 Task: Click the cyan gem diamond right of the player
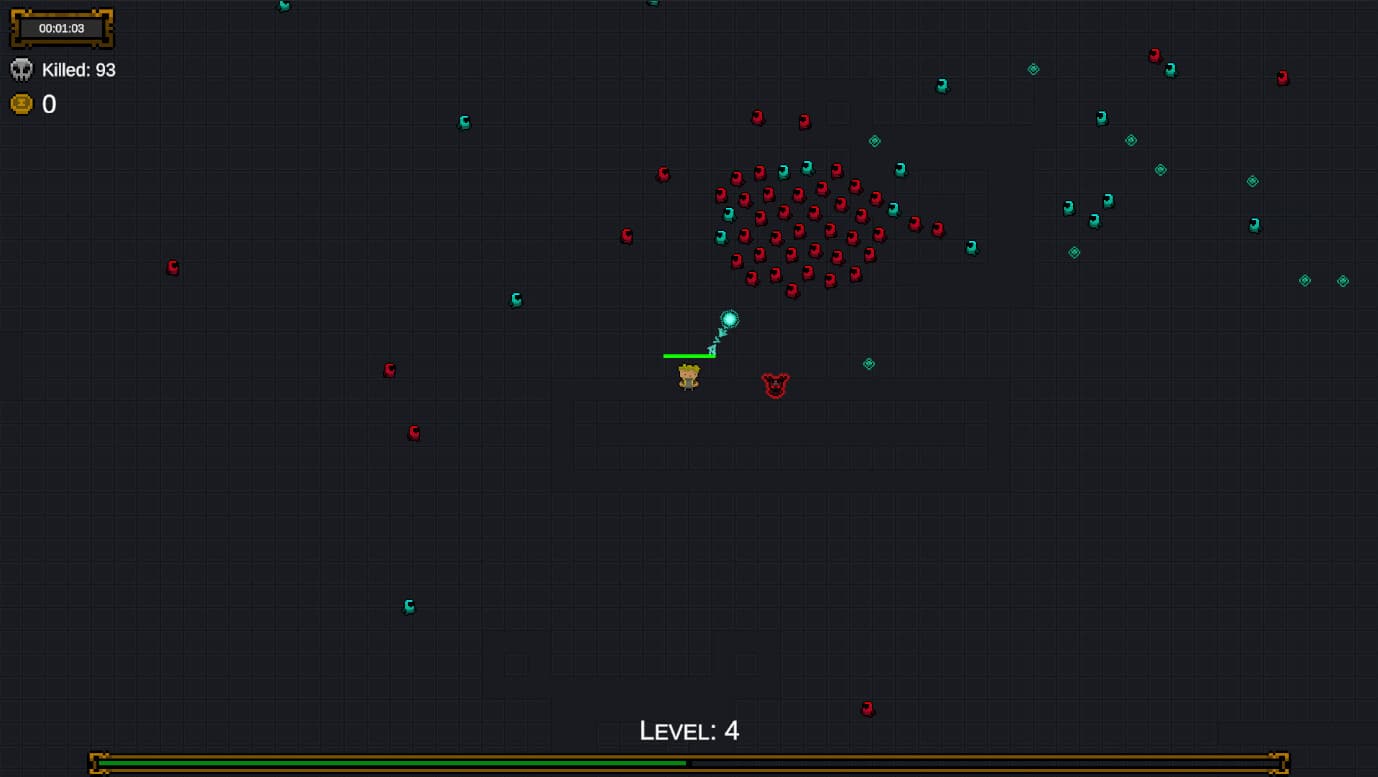868,364
